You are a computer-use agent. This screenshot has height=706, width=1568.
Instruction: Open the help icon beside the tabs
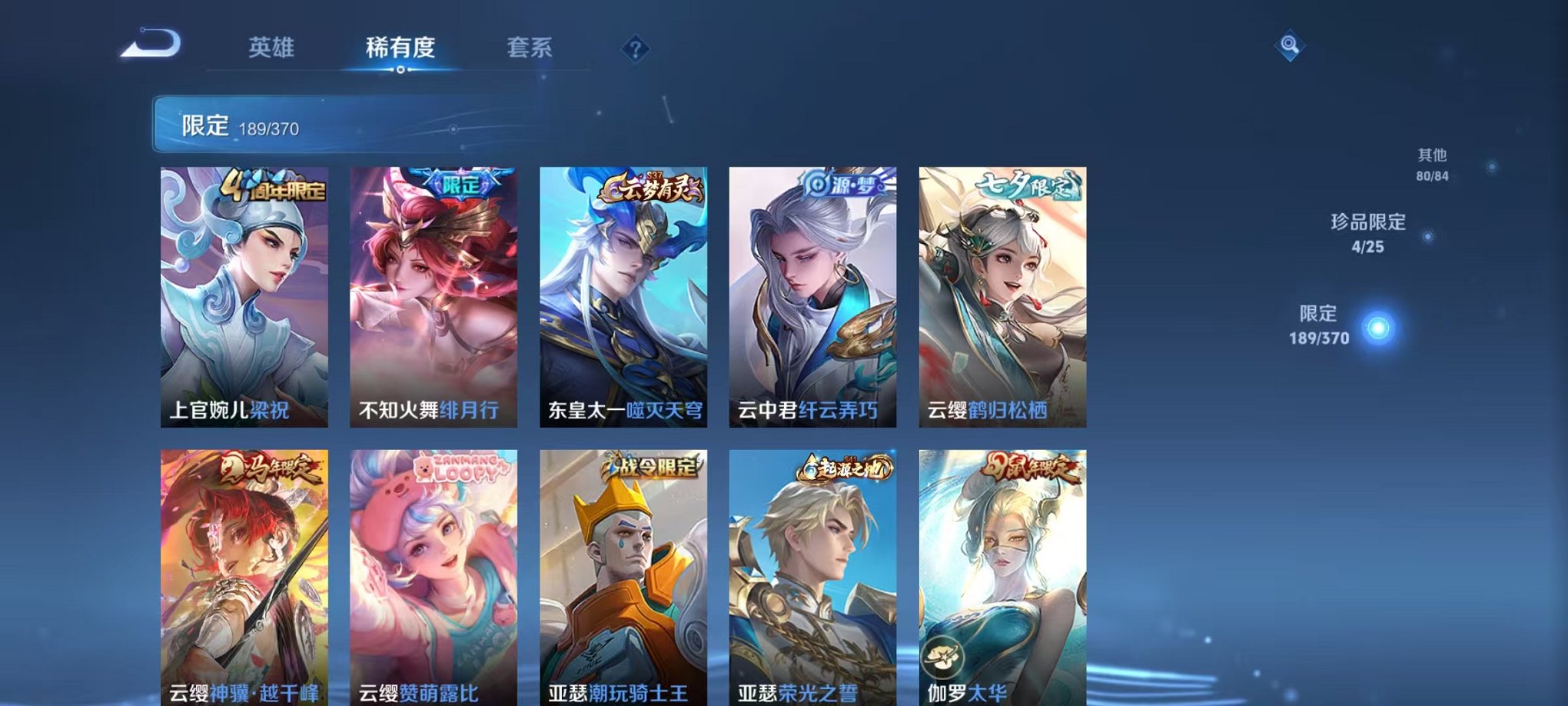pos(635,49)
